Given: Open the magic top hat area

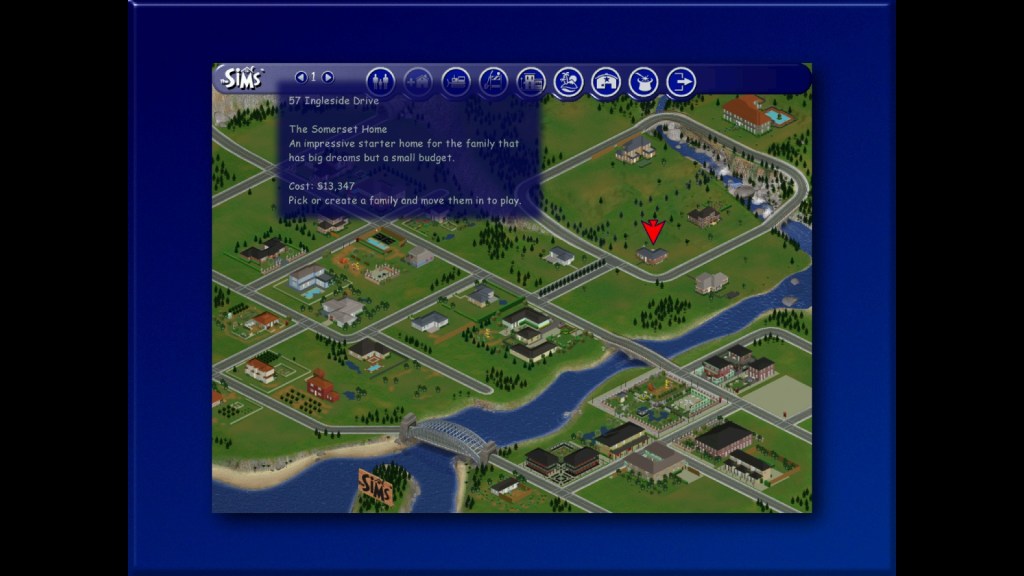Looking at the screenshot, I should click(x=643, y=81).
